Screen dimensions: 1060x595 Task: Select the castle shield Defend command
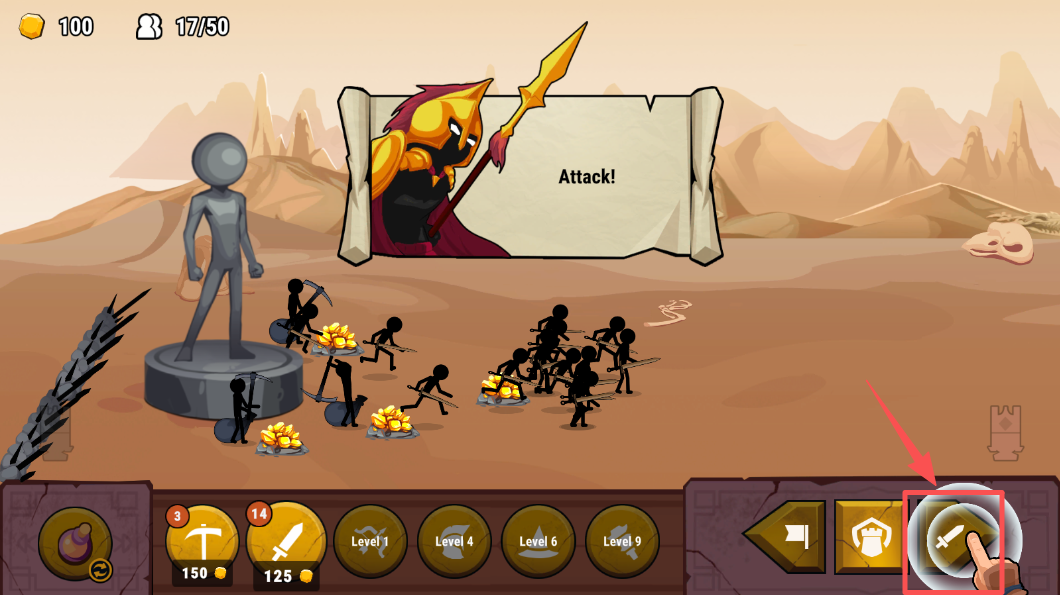click(x=867, y=538)
